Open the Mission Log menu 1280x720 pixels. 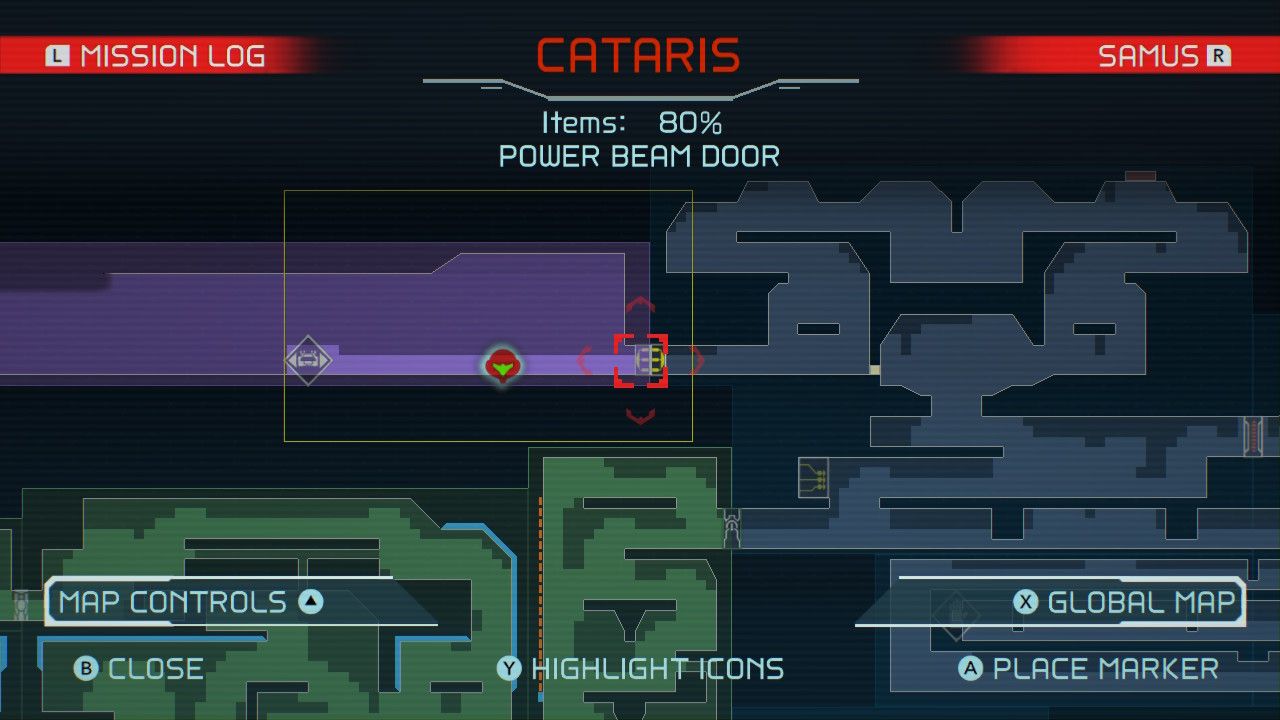coord(170,55)
